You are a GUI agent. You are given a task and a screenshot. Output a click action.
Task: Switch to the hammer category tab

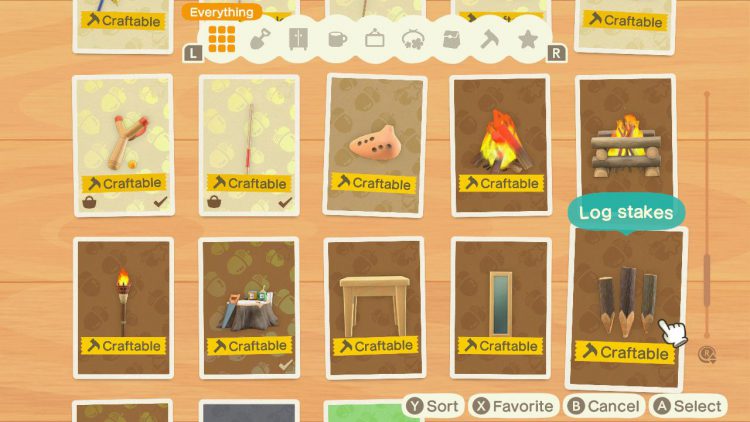[x=490, y=40]
